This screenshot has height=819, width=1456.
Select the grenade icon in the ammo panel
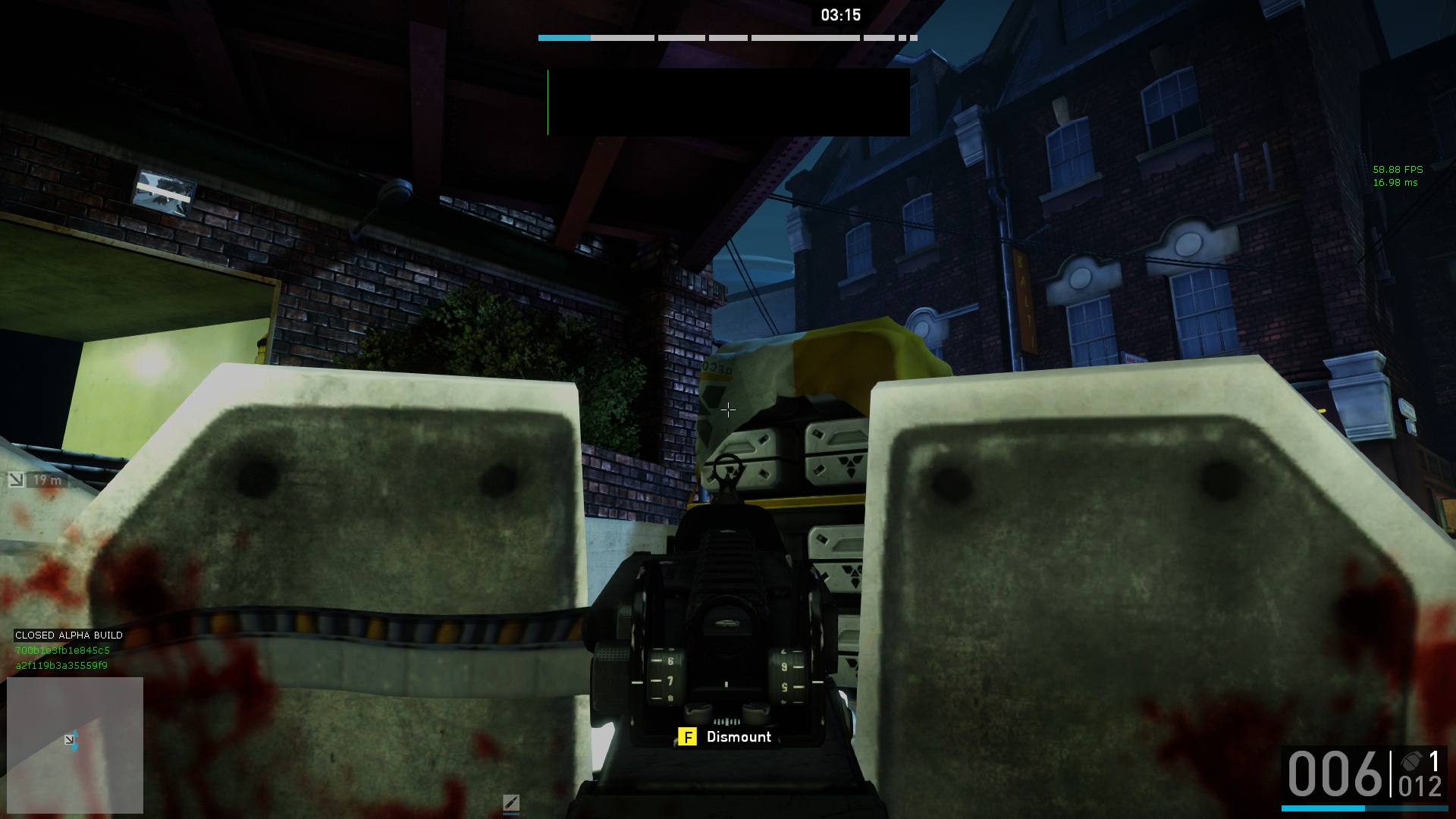click(x=1412, y=761)
